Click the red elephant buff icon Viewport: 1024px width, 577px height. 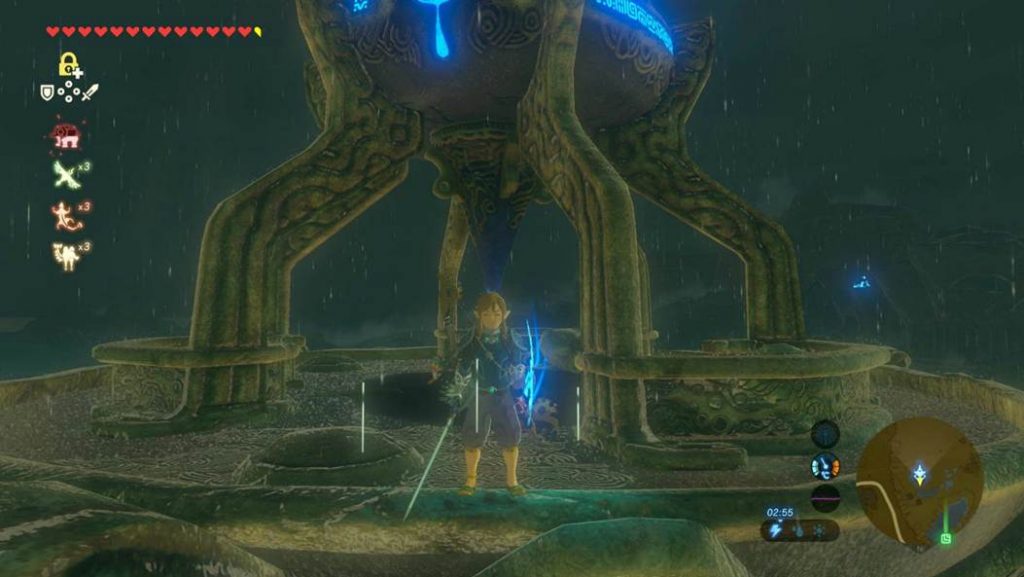tap(66, 135)
